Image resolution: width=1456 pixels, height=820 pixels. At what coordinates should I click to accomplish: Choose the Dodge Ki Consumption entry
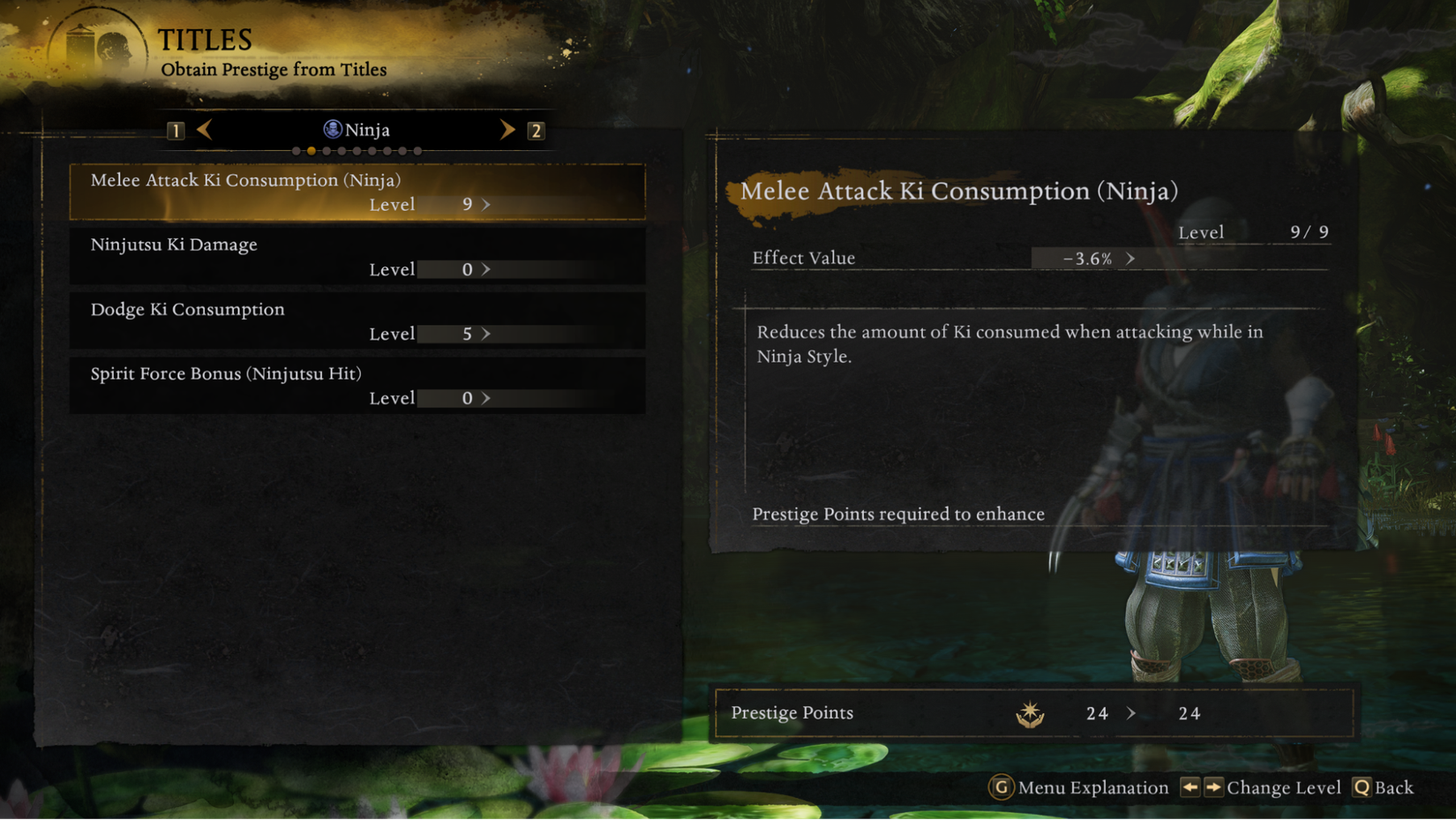point(357,320)
